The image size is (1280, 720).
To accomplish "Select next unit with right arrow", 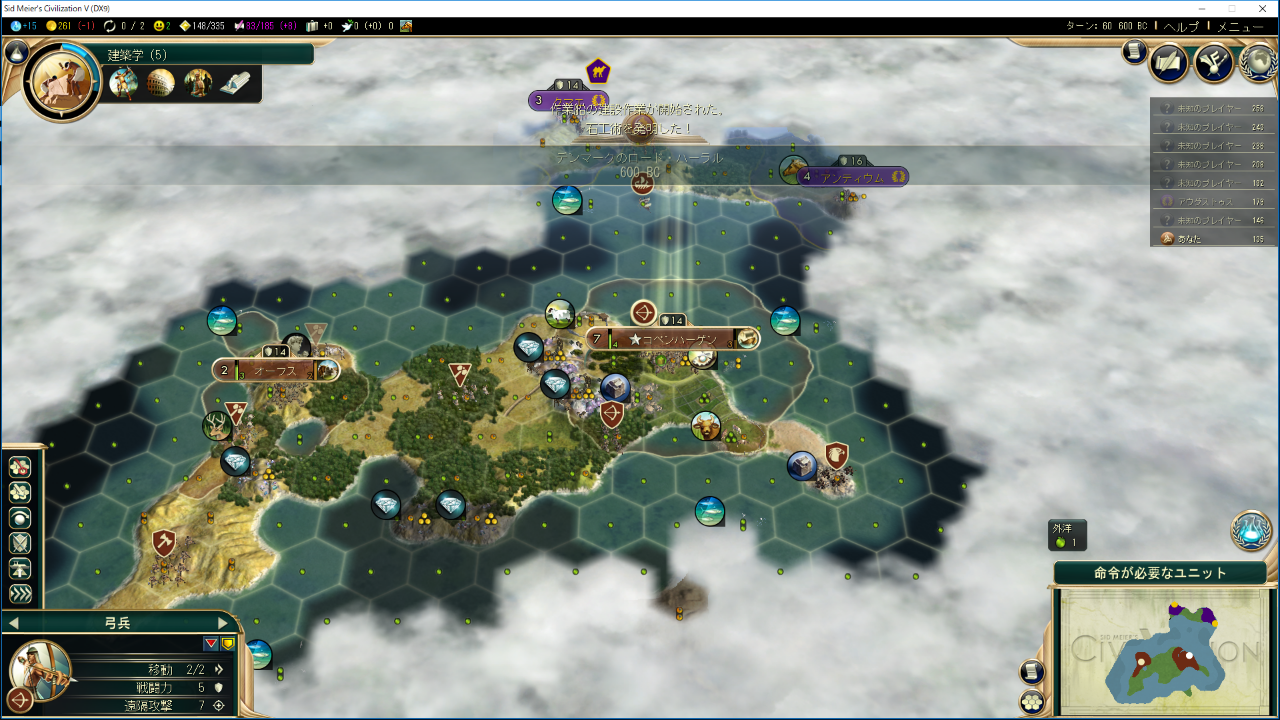I will (x=223, y=623).
